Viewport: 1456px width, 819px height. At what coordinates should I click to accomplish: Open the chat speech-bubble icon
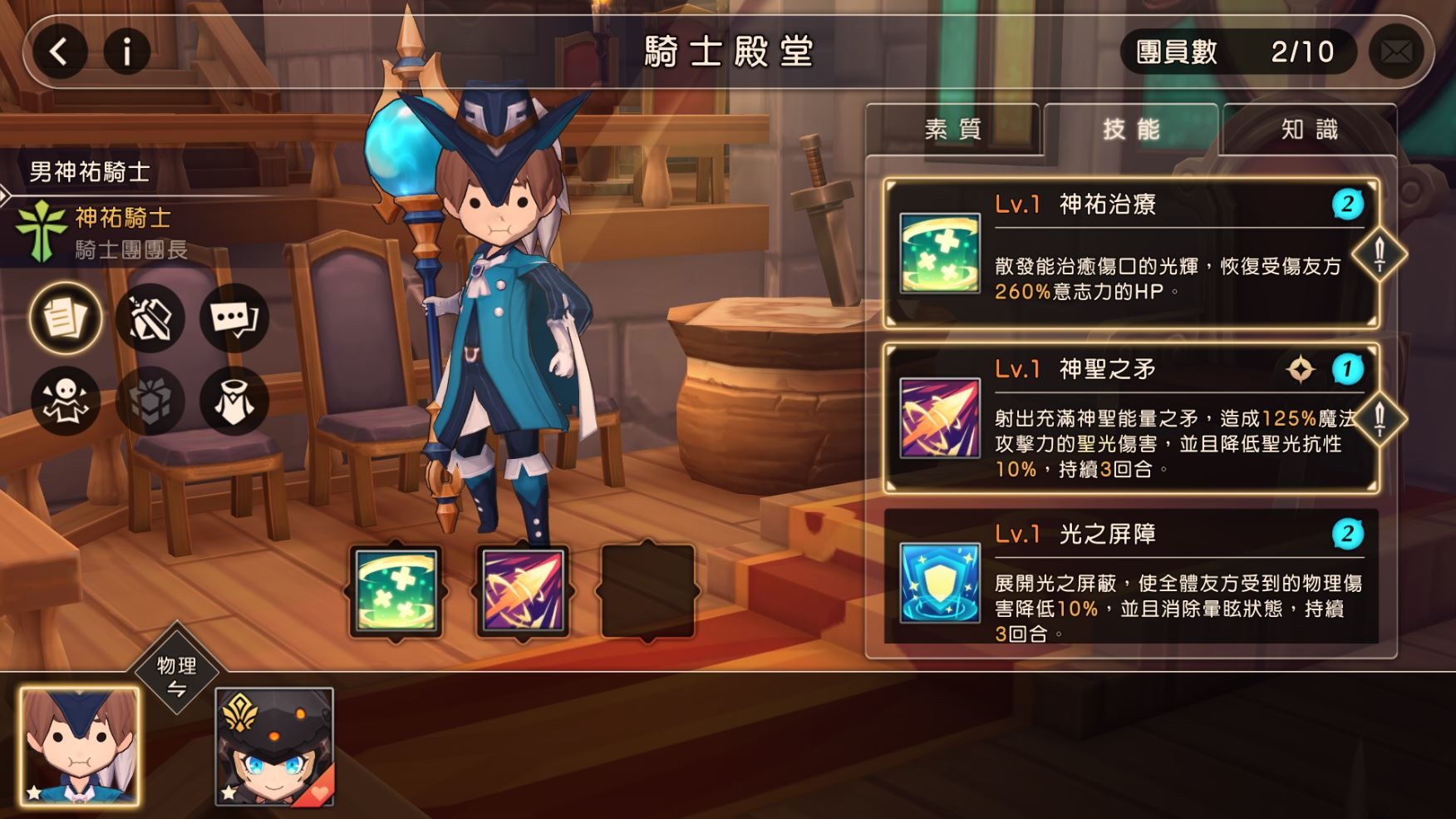[234, 318]
